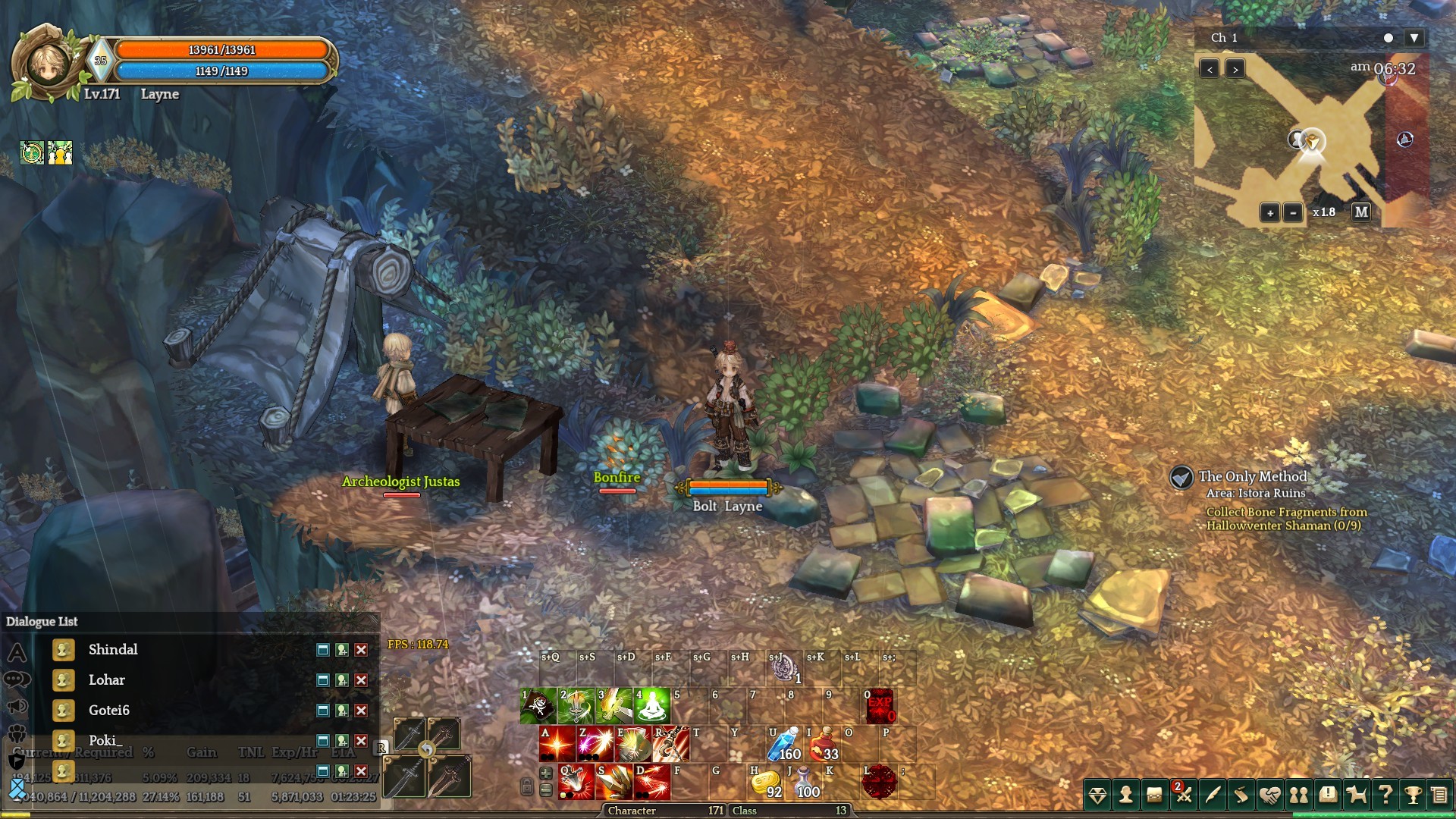Viewport: 1456px width, 819px height.
Task: Toggle the quickslot bar lock
Action: pyautogui.click(x=526, y=787)
